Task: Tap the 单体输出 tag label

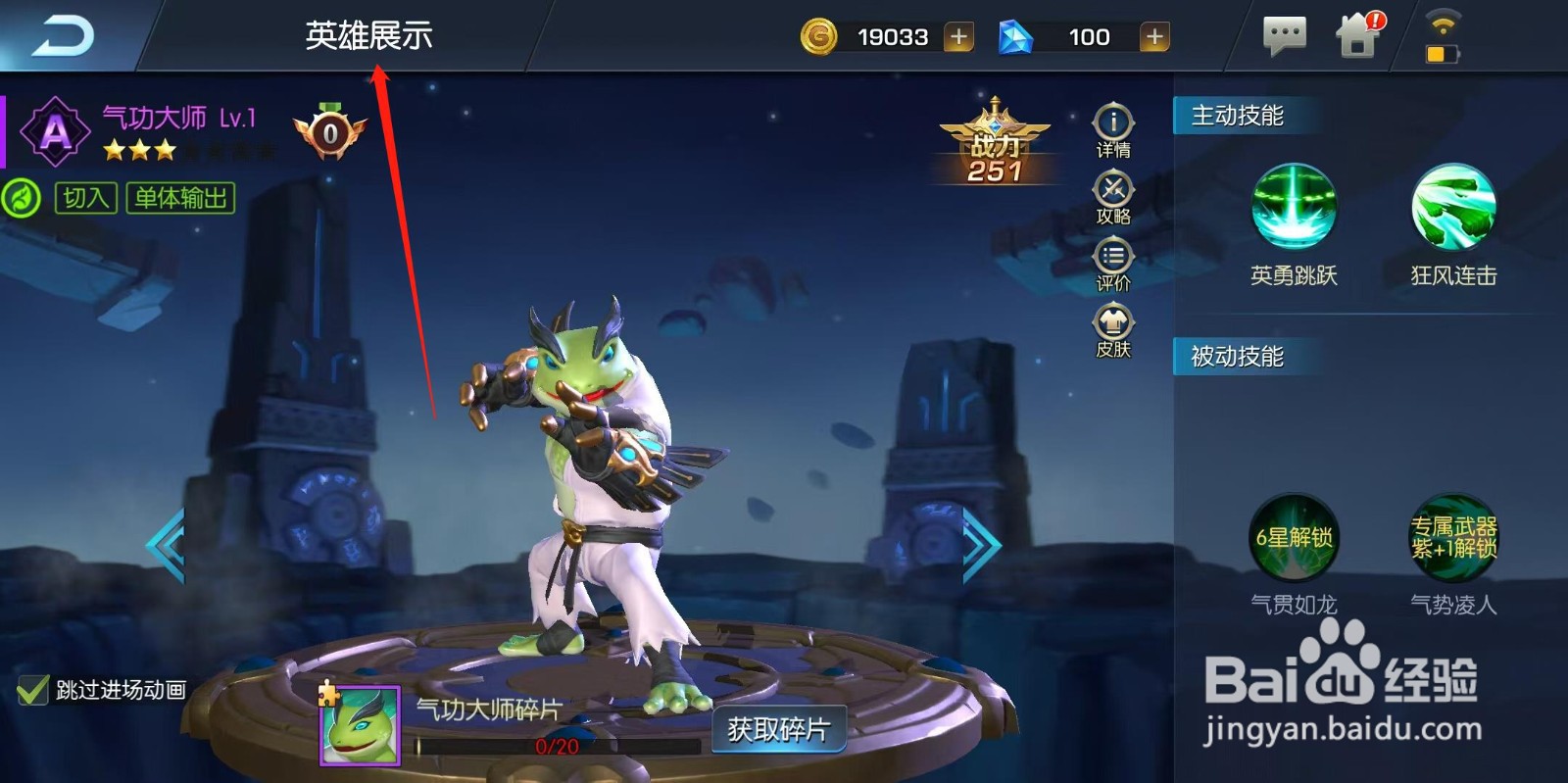Action: tap(179, 200)
